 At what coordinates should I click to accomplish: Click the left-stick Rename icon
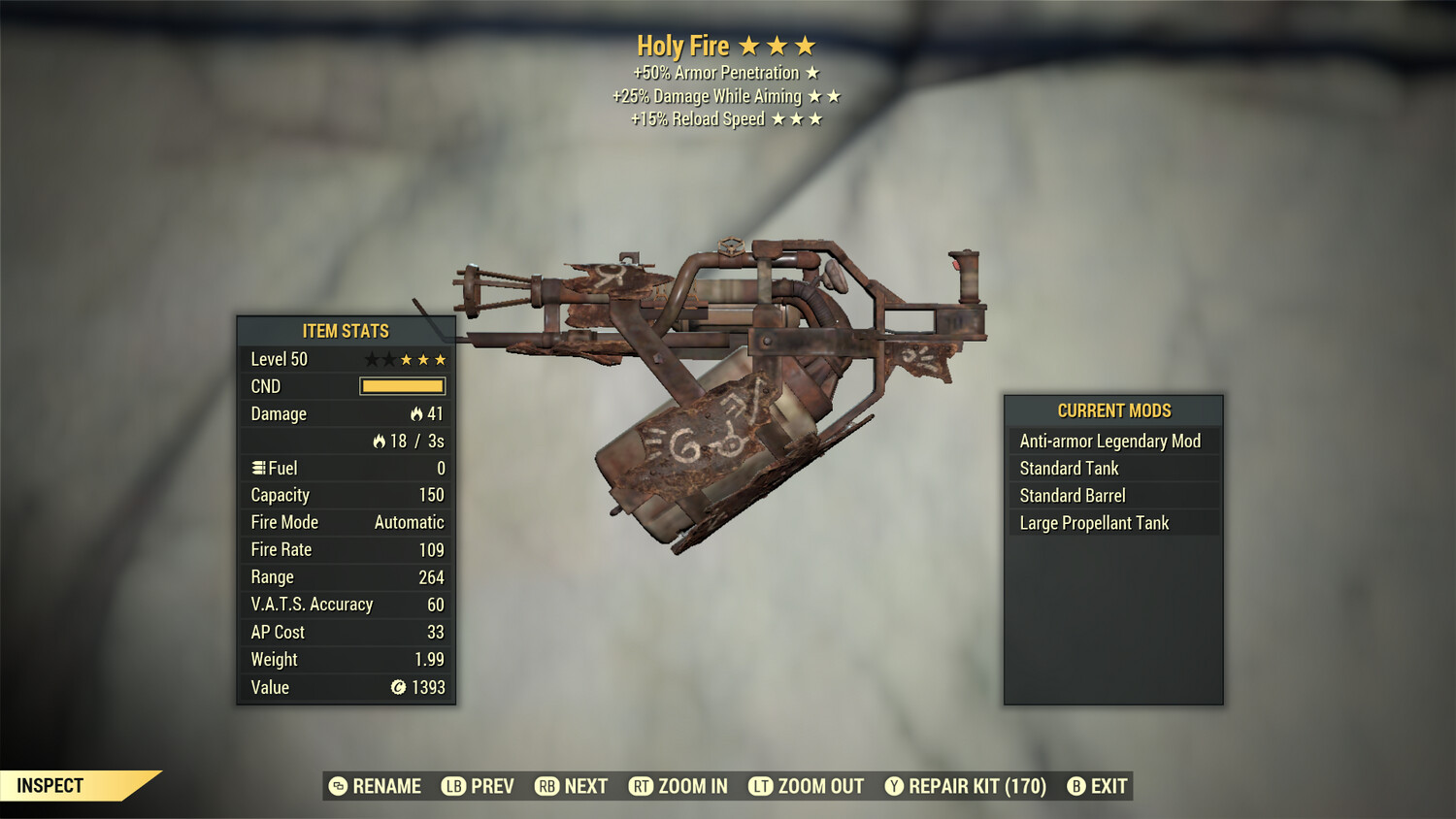click(339, 786)
